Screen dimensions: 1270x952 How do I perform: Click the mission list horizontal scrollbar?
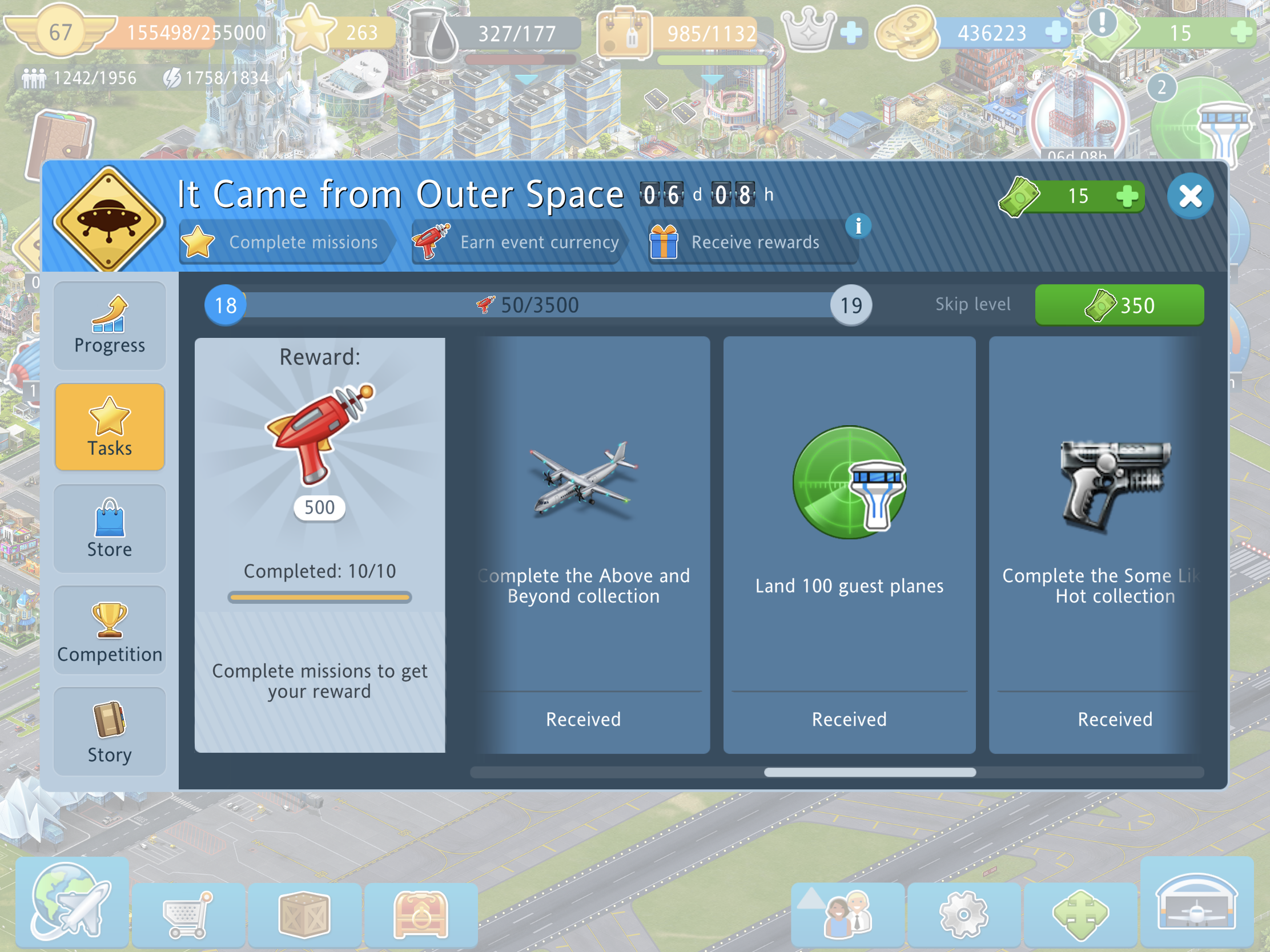pos(870,772)
